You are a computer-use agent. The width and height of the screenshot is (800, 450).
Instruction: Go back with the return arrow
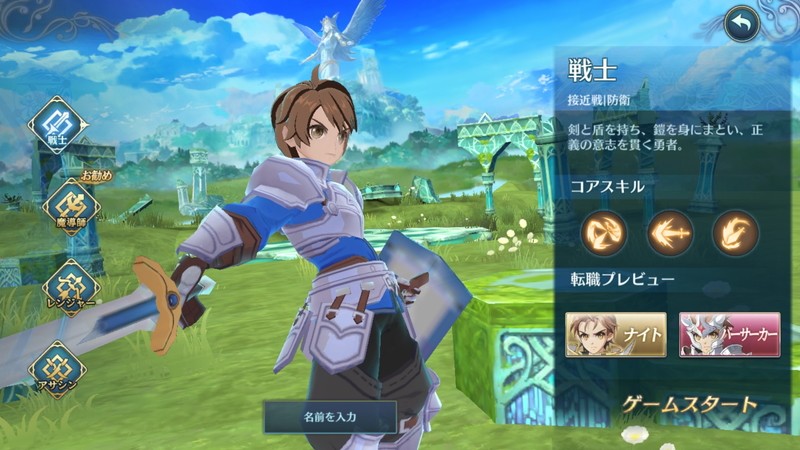click(741, 24)
